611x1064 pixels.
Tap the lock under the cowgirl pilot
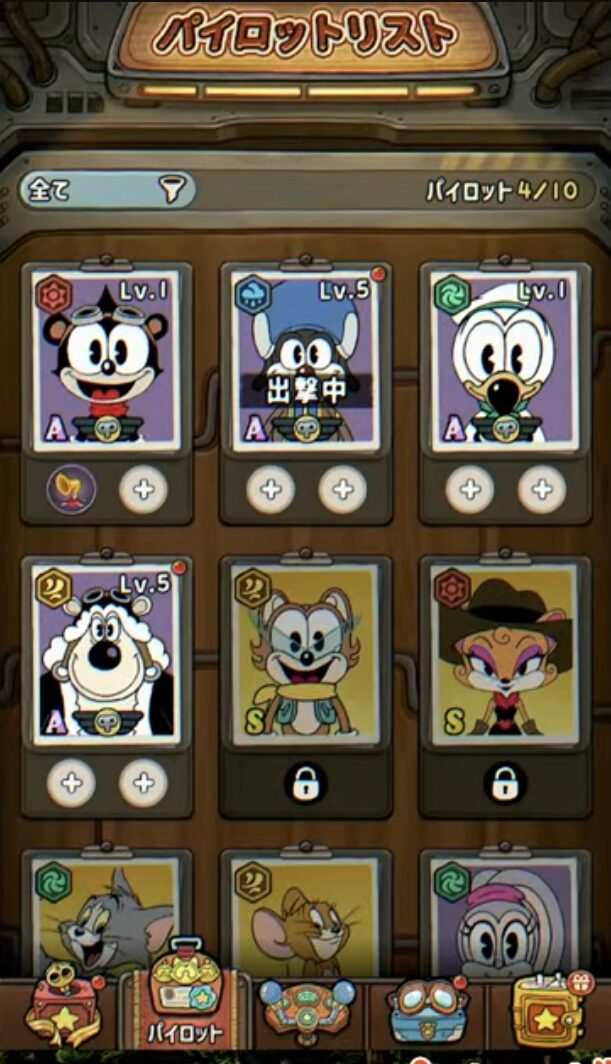click(x=504, y=783)
